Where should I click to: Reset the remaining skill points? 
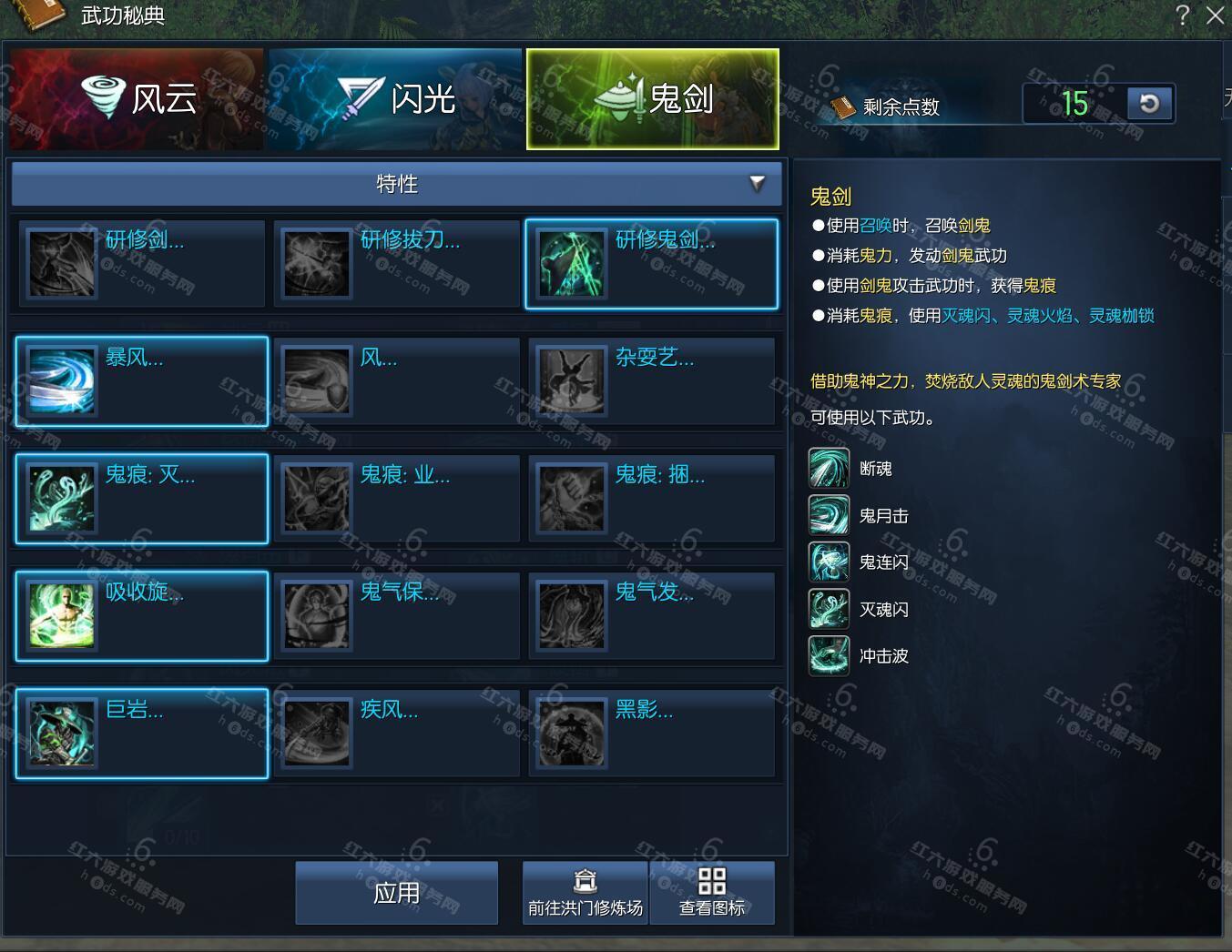[1149, 104]
